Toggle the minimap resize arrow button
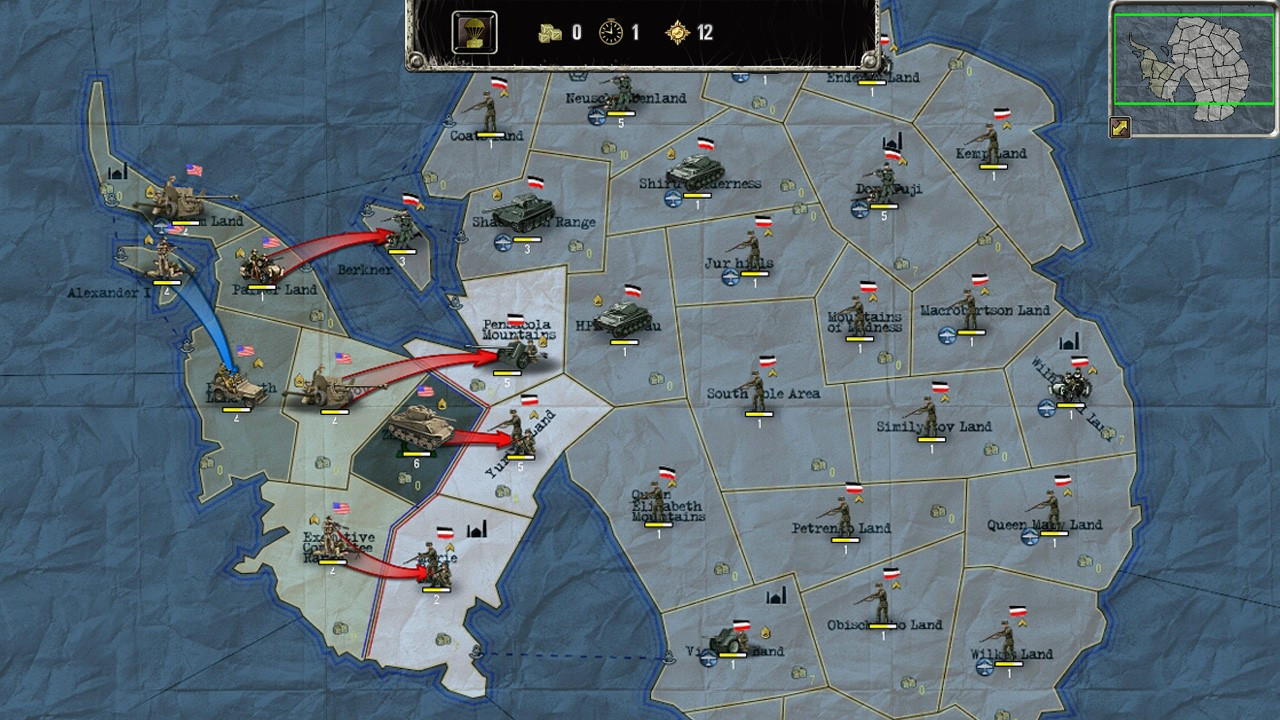The image size is (1280, 720). pos(1120,128)
